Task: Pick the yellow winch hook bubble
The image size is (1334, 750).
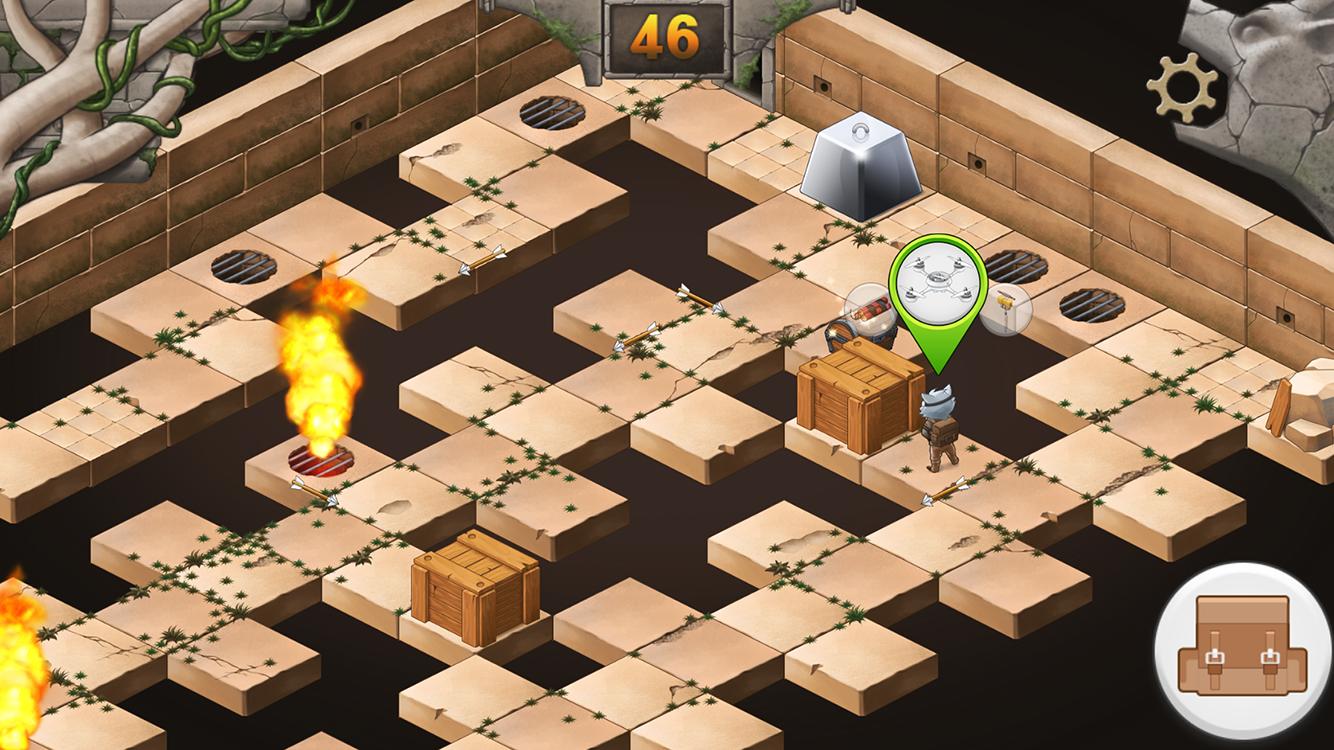Action: (x=1005, y=308)
